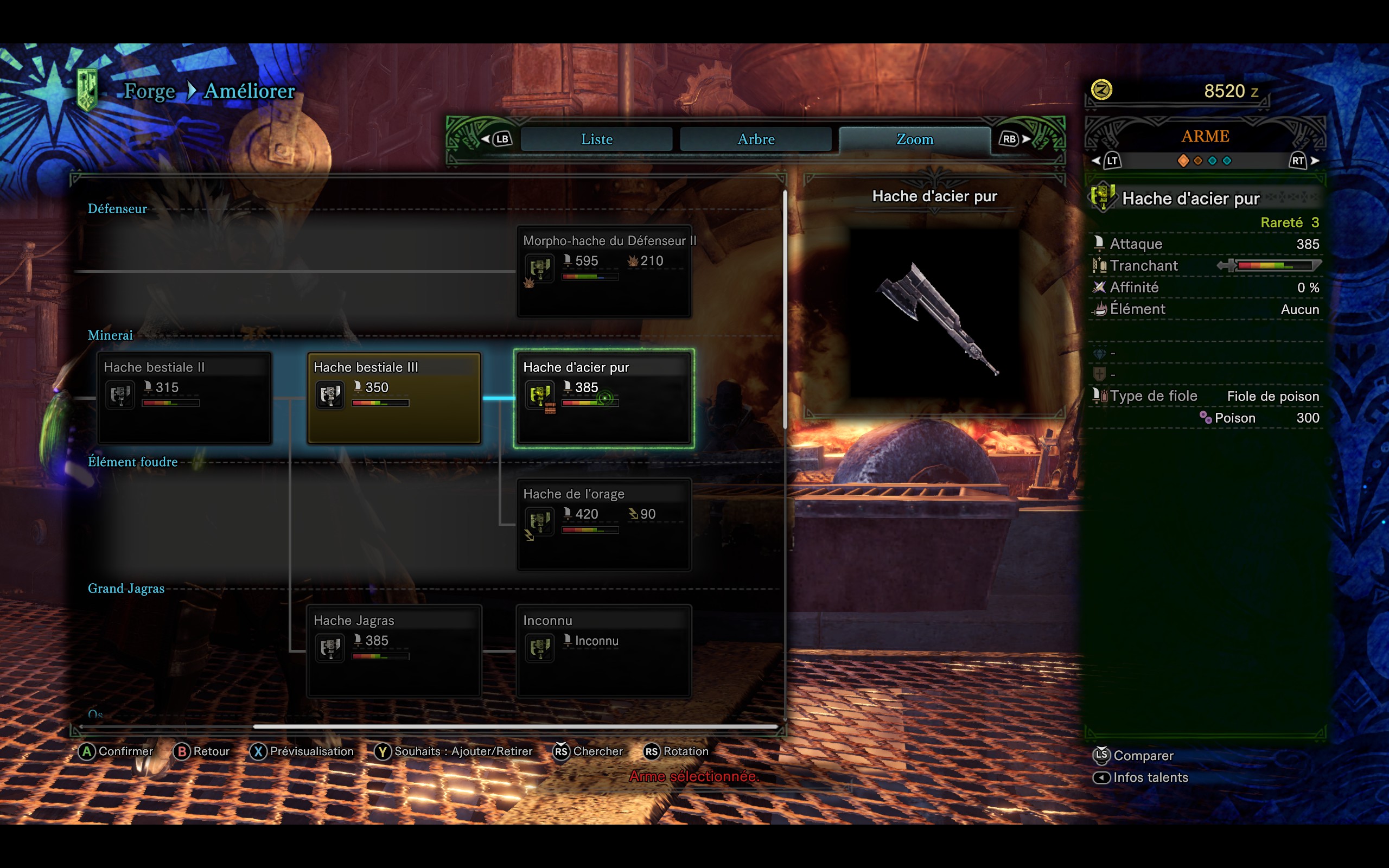Select the Hache bestiale II weapon
The height and width of the screenshot is (868, 1389).
point(184,397)
